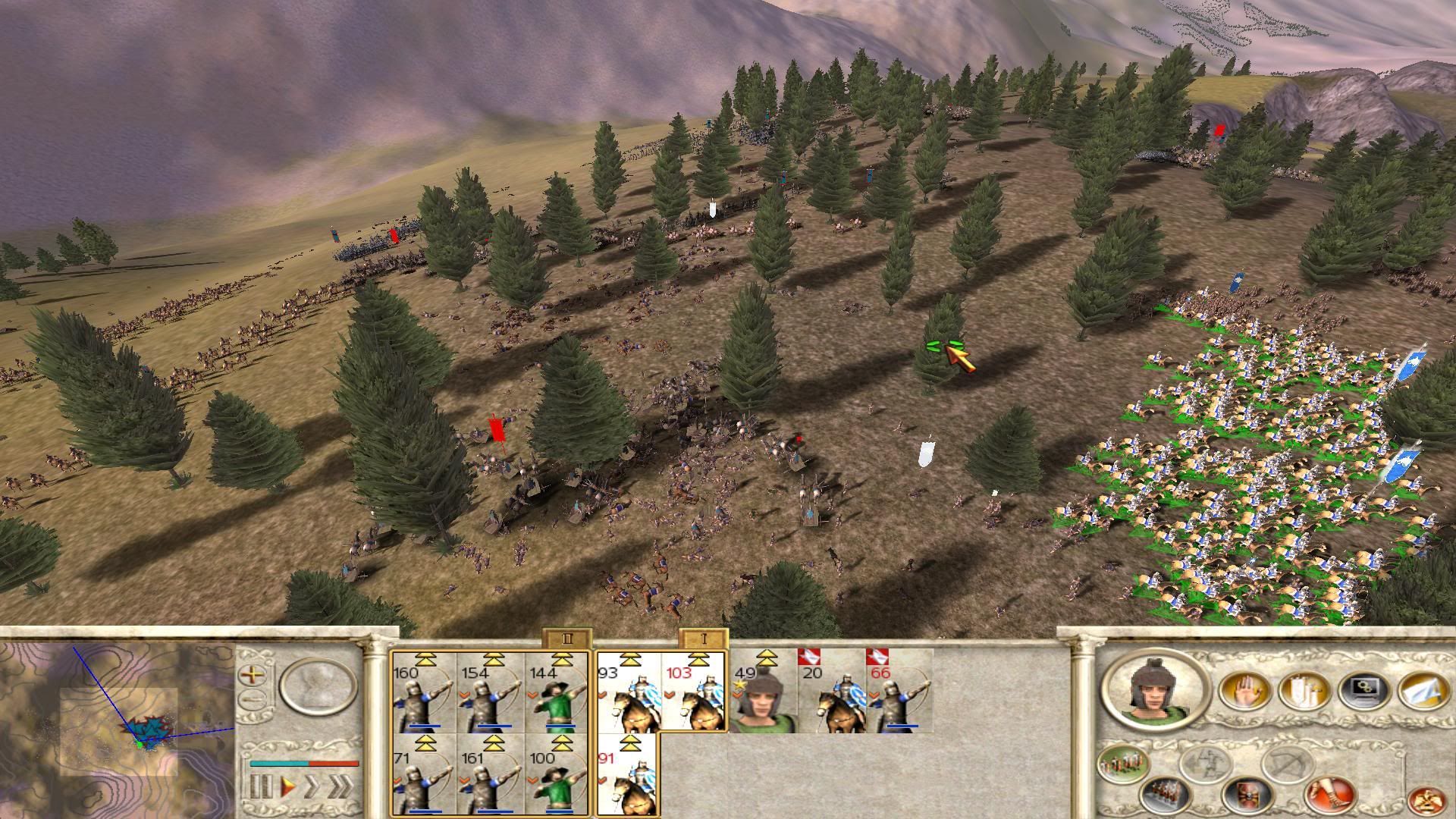This screenshot has height=819, width=1456.
Task: Select group I tab
Action: coord(703,639)
